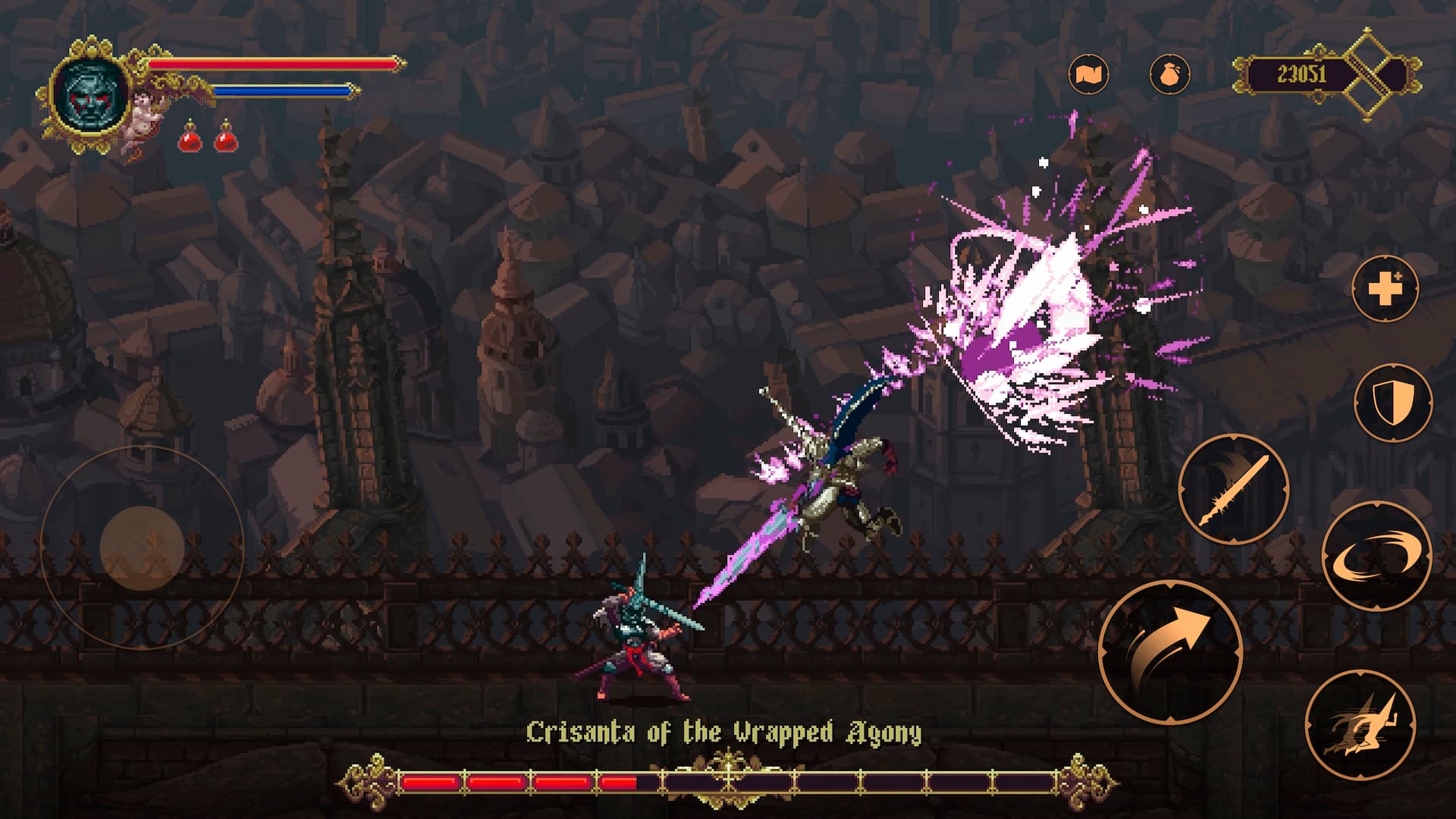
Task: Tap the jump arrow button
Action: click(x=1169, y=652)
